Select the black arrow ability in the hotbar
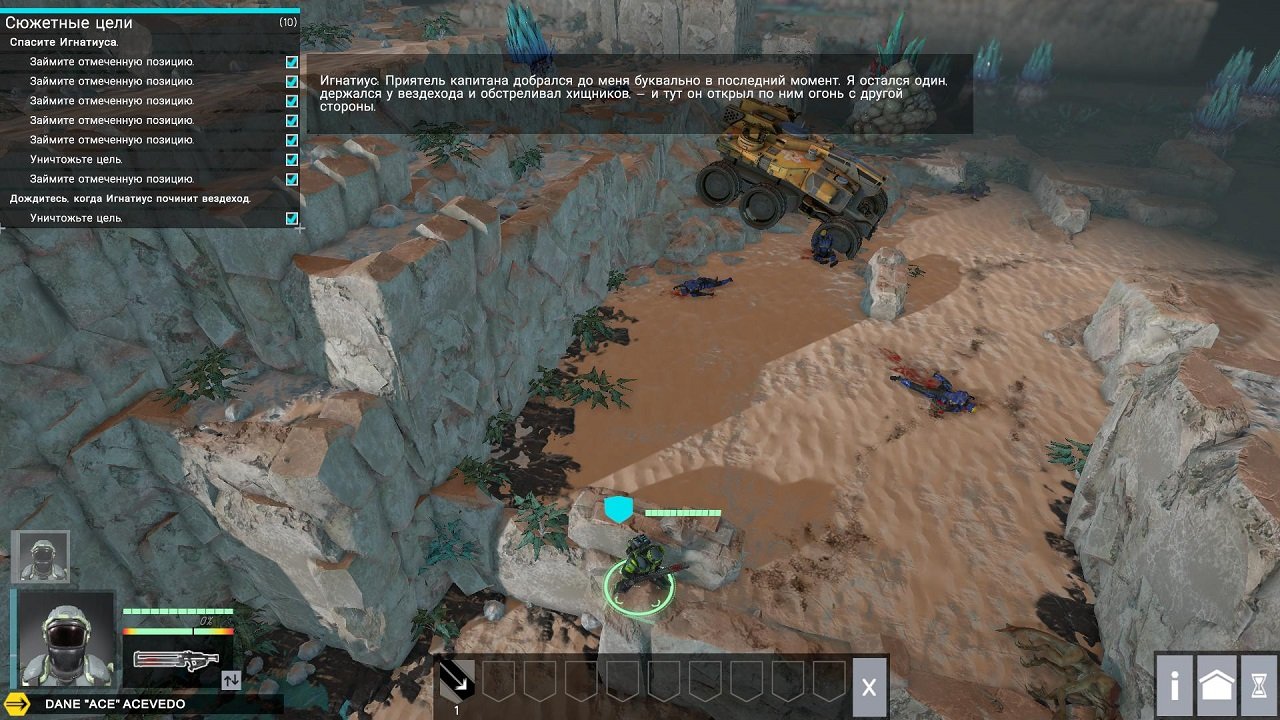The image size is (1280, 720). 455,679
